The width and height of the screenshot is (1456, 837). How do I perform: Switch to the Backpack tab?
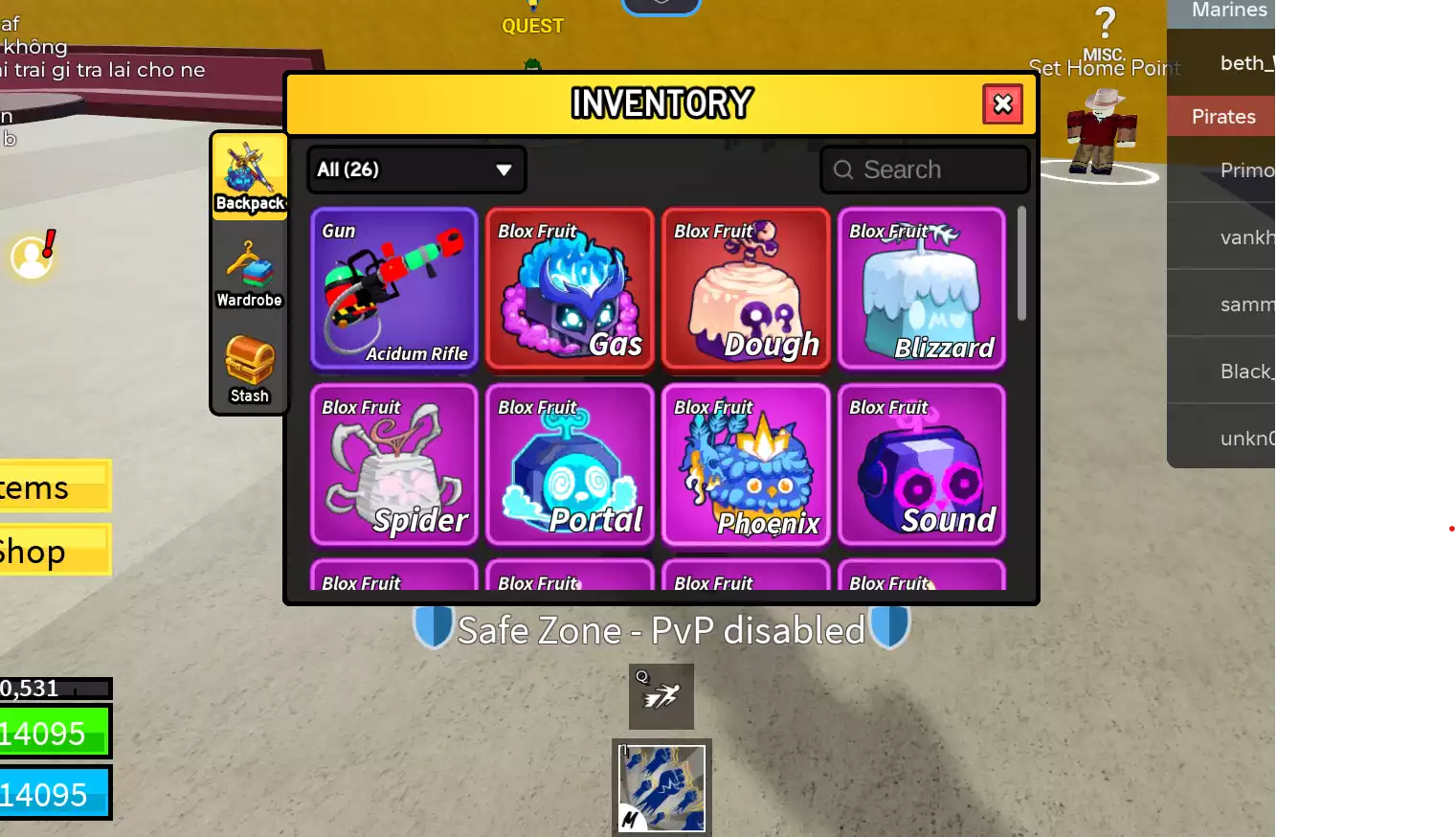point(250,177)
